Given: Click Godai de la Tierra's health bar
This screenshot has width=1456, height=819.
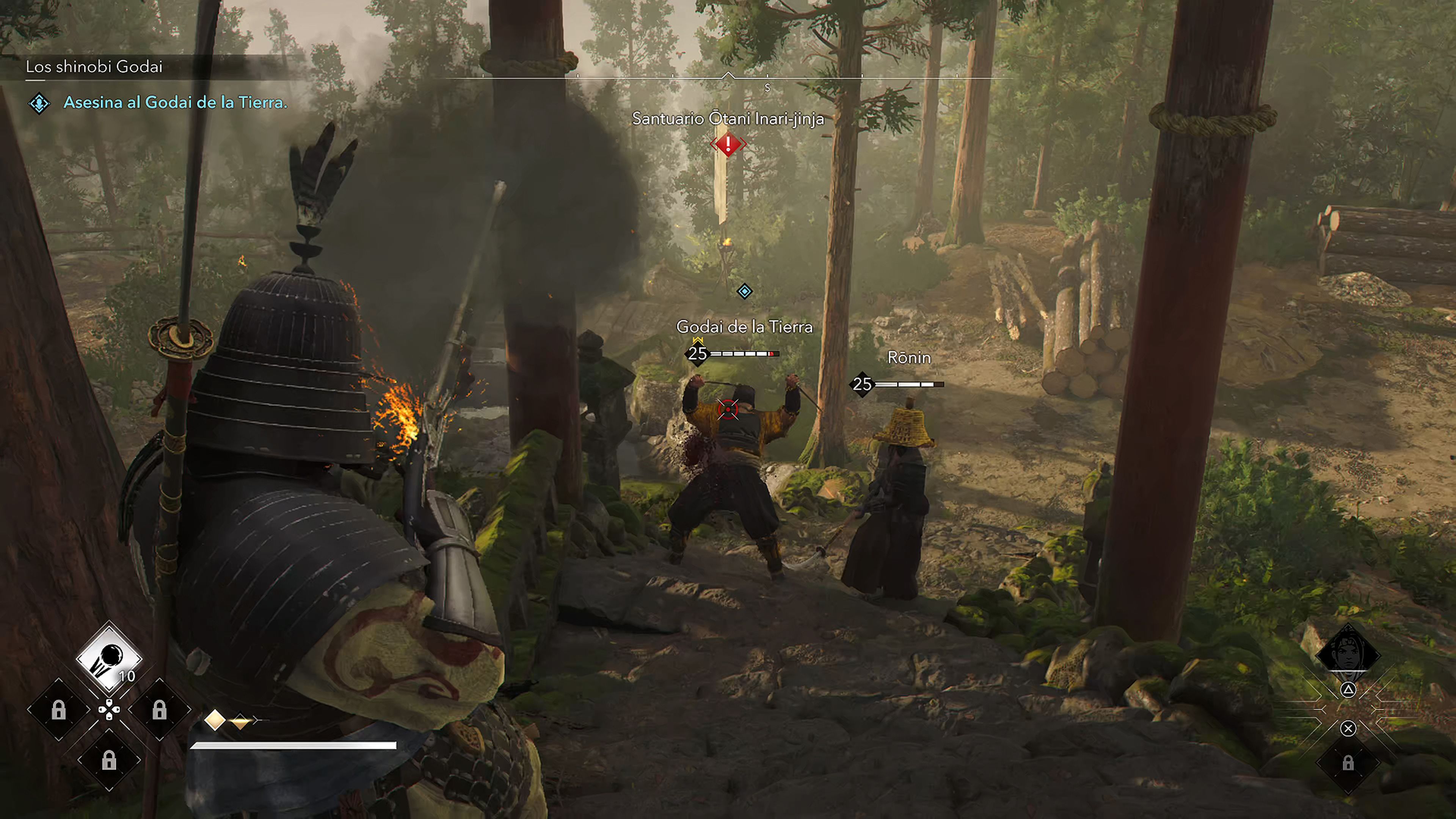Looking at the screenshot, I should (746, 355).
